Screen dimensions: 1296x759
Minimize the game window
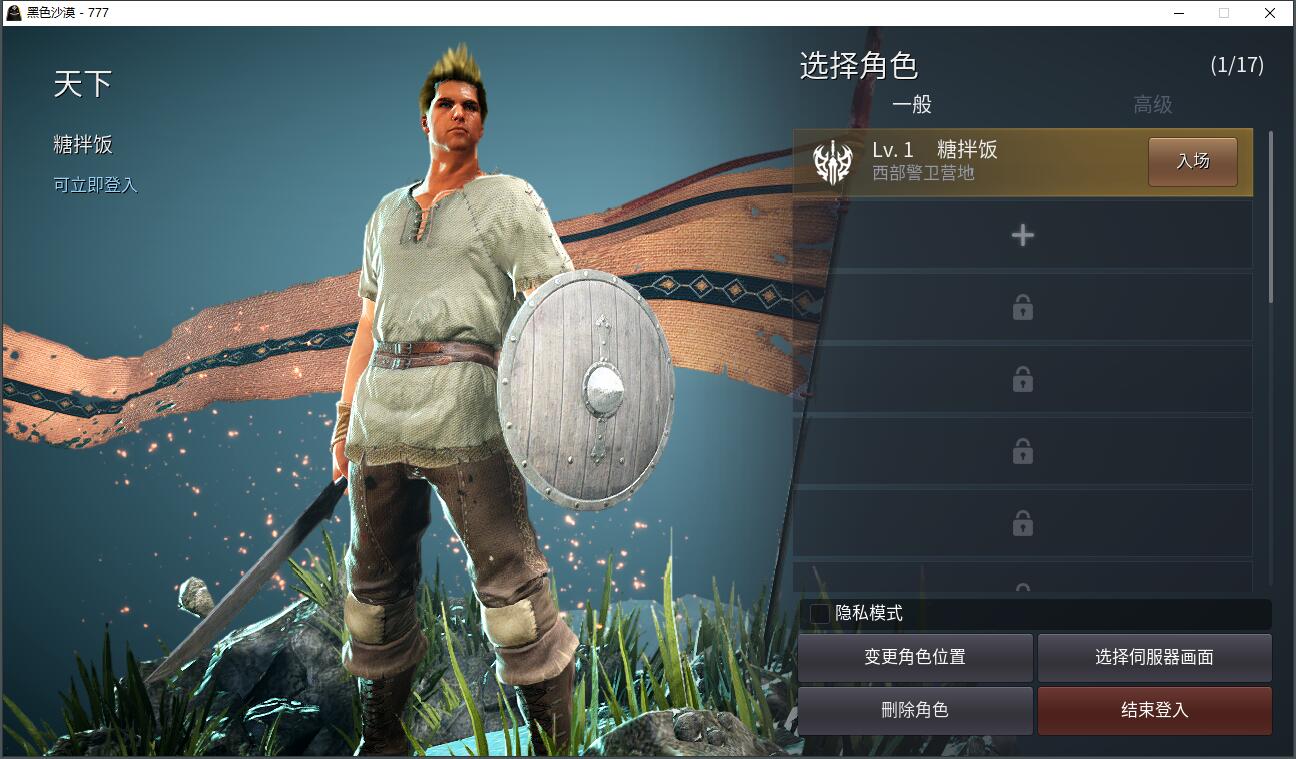1177,13
